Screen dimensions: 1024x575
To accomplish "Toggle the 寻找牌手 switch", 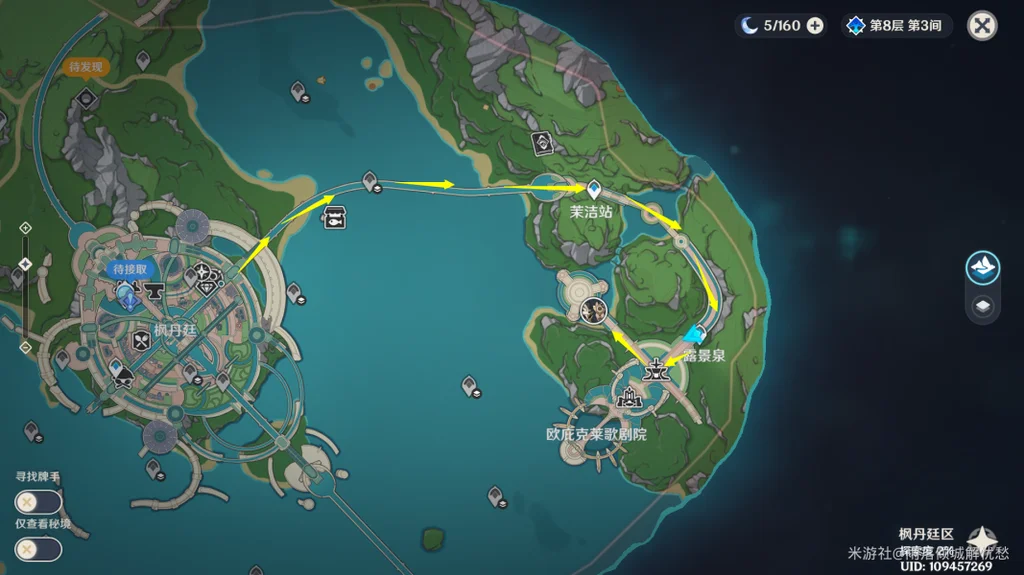I will (x=38, y=502).
